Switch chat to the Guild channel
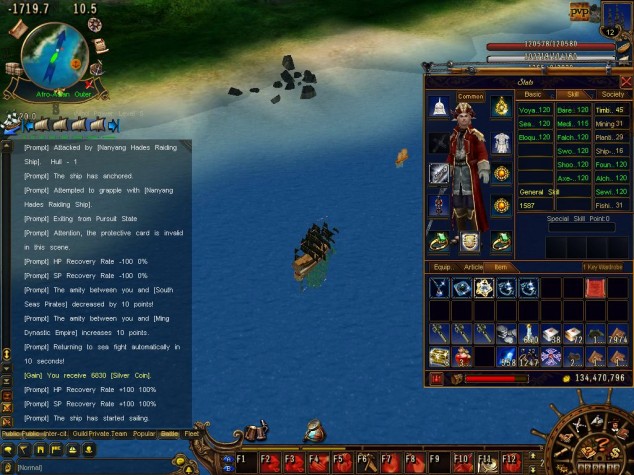634x475 pixels. (x=80, y=435)
